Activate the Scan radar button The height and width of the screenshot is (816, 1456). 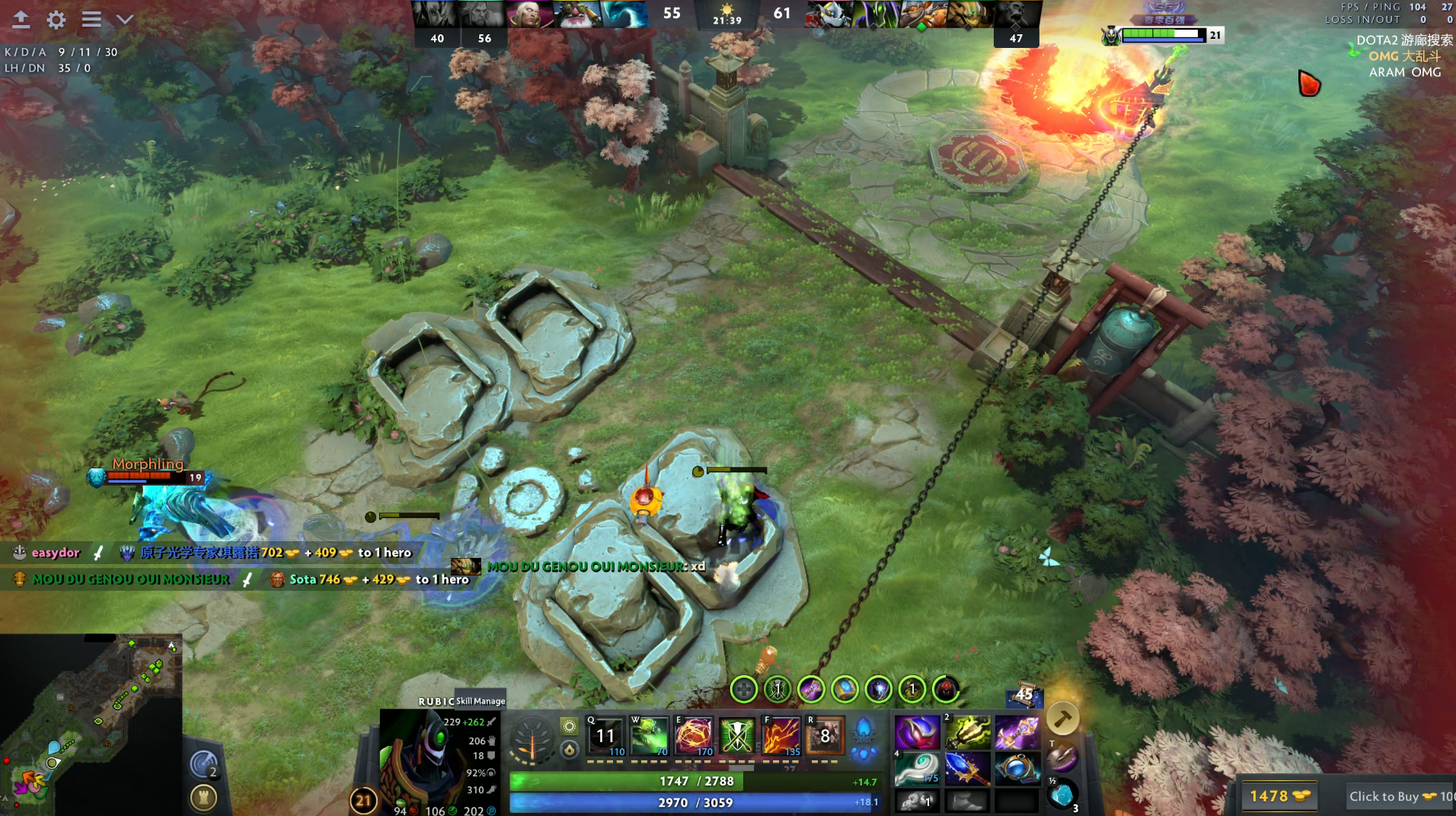click(x=204, y=764)
